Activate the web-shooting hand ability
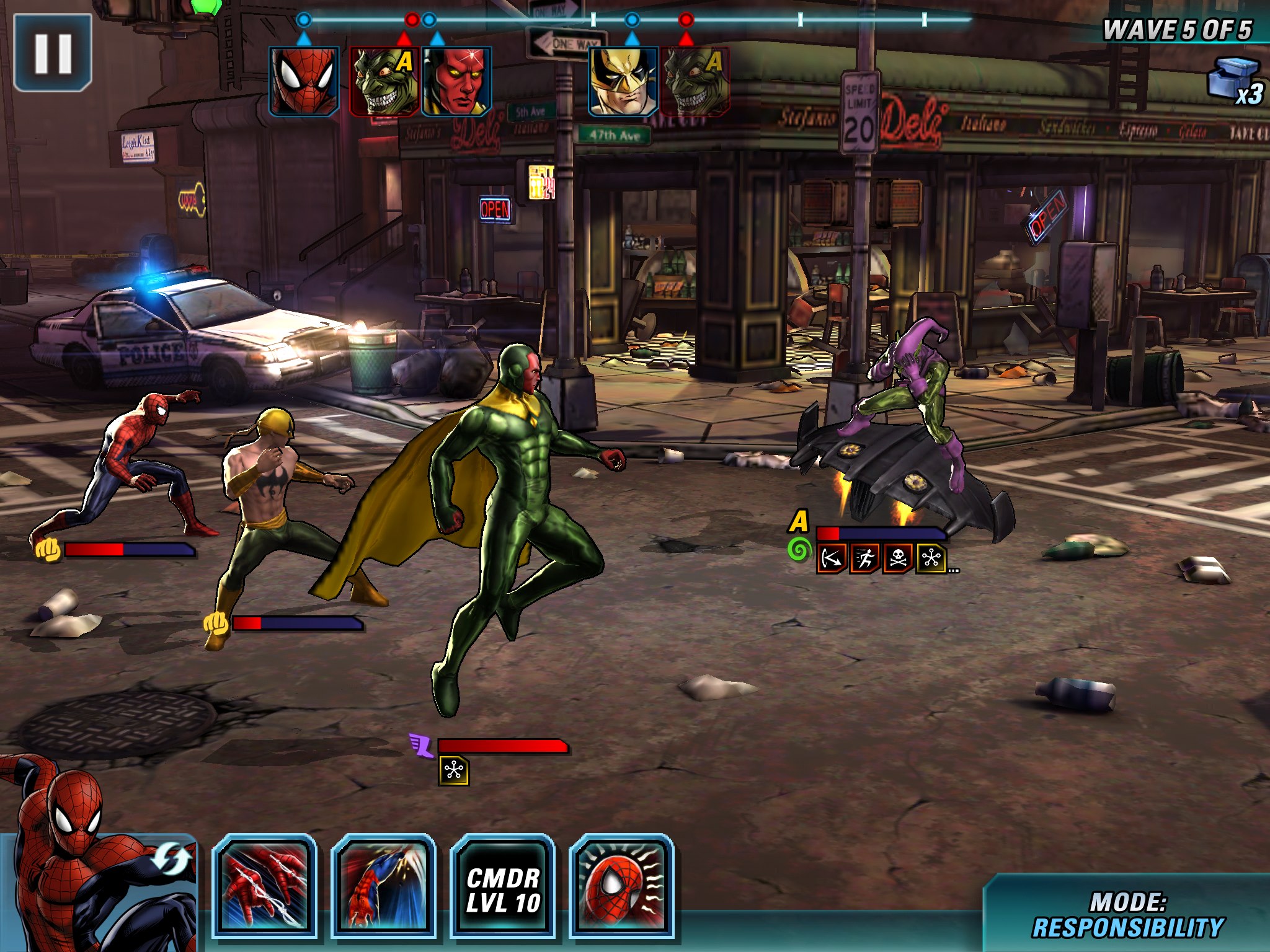Screen dimensions: 1270x952 264,886
